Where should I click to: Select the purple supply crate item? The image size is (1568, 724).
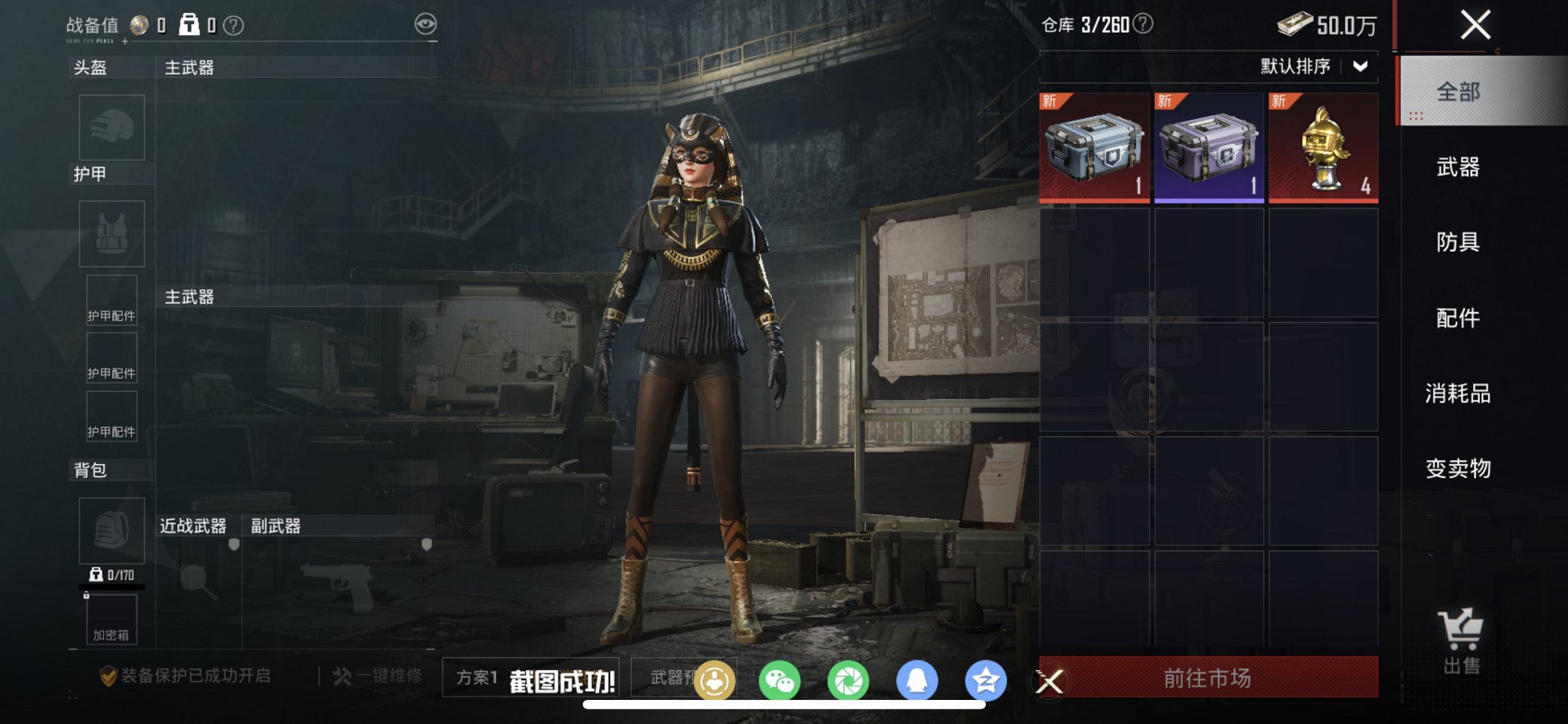point(1209,148)
